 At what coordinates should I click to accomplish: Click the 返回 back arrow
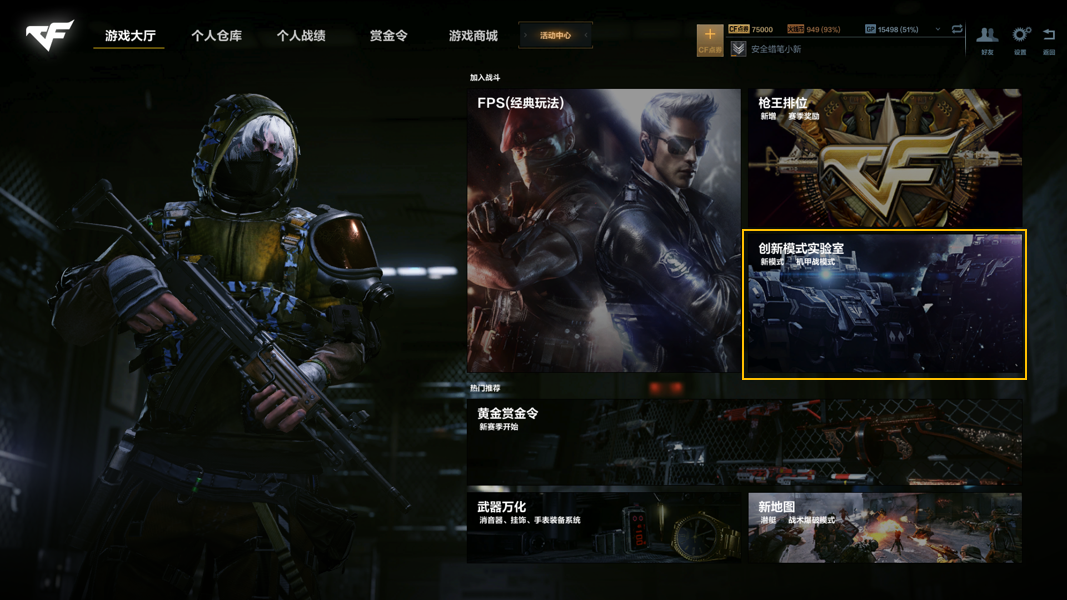point(1049,40)
